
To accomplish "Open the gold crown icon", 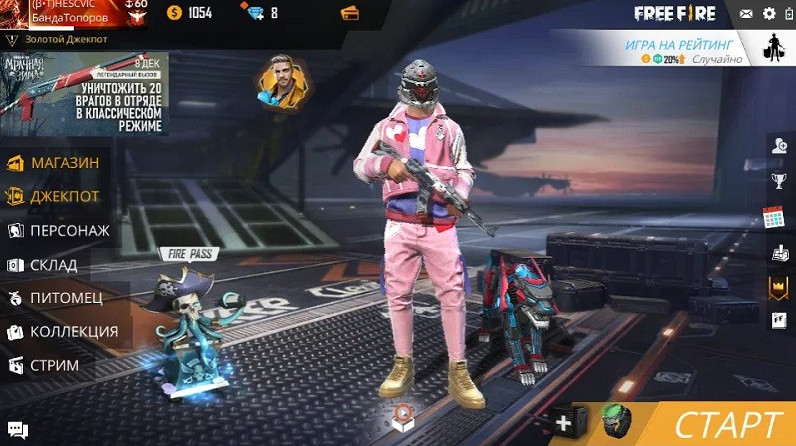I will click(779, 287).
